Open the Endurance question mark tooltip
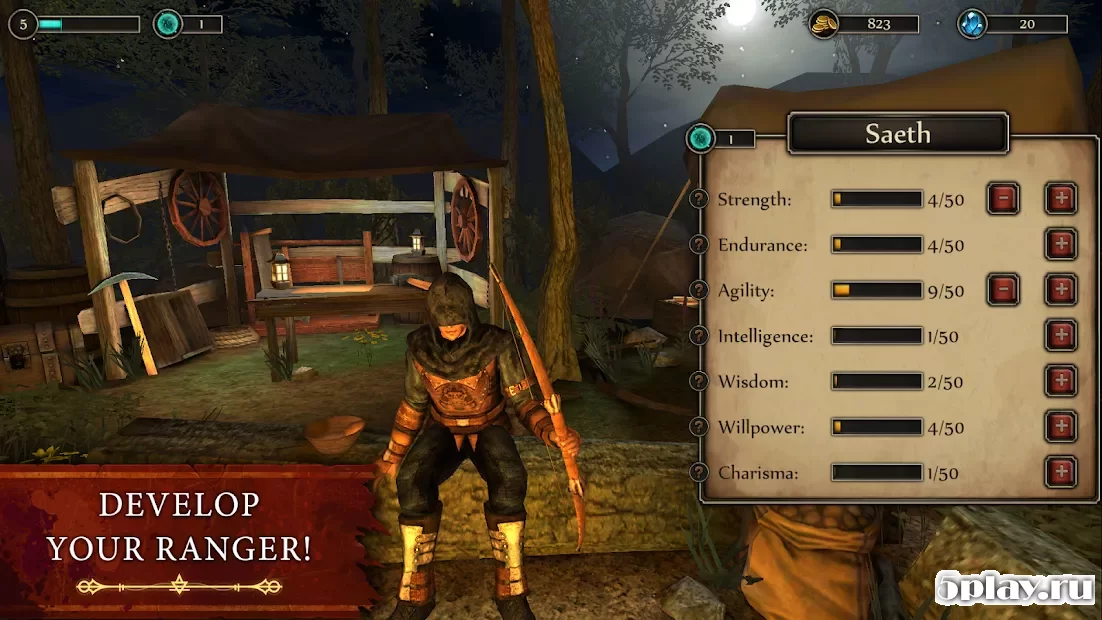 700,245
